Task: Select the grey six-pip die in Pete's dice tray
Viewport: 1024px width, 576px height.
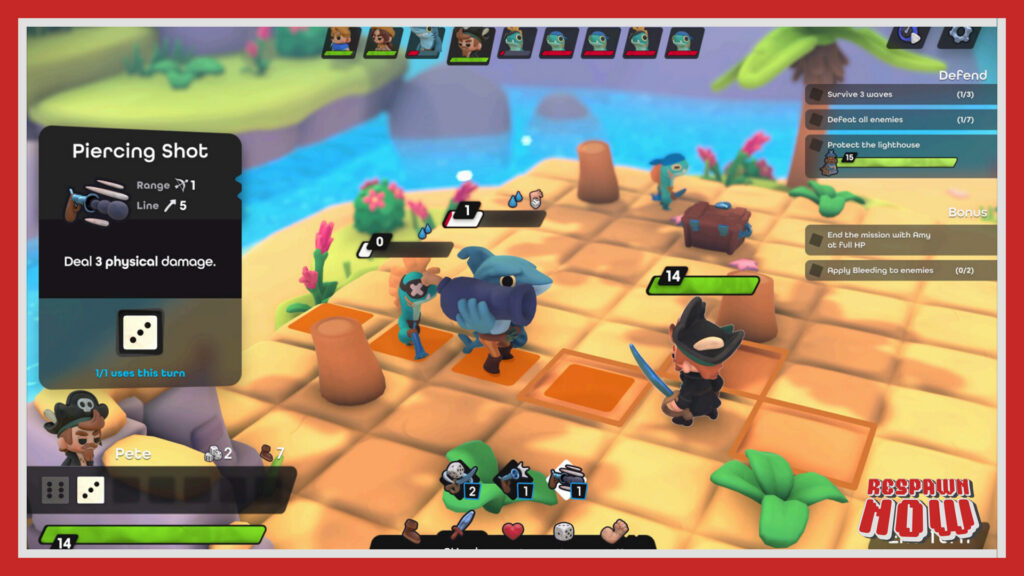Action: pos(54,490)
